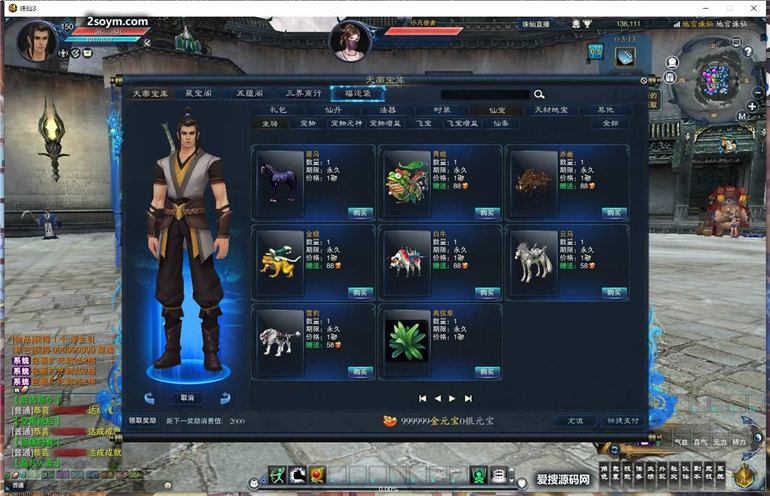Switch to the 飞宝 subcategory
Screen dimensions: 770x496
click(x=424, y=124)
